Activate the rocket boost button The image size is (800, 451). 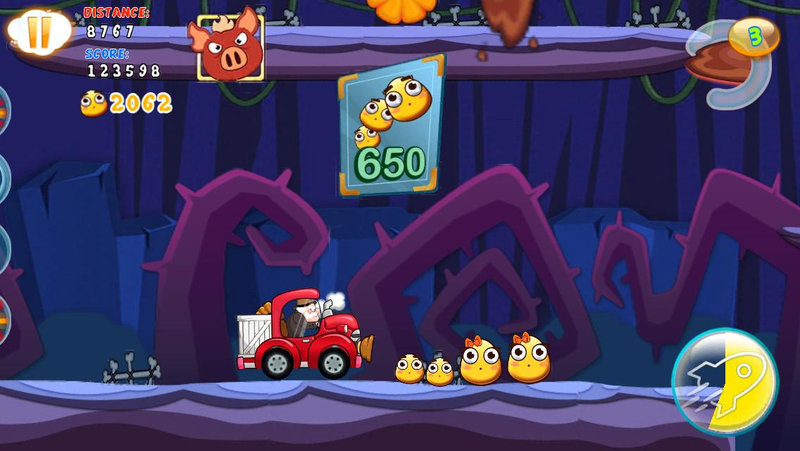click(x=724, y=381)
